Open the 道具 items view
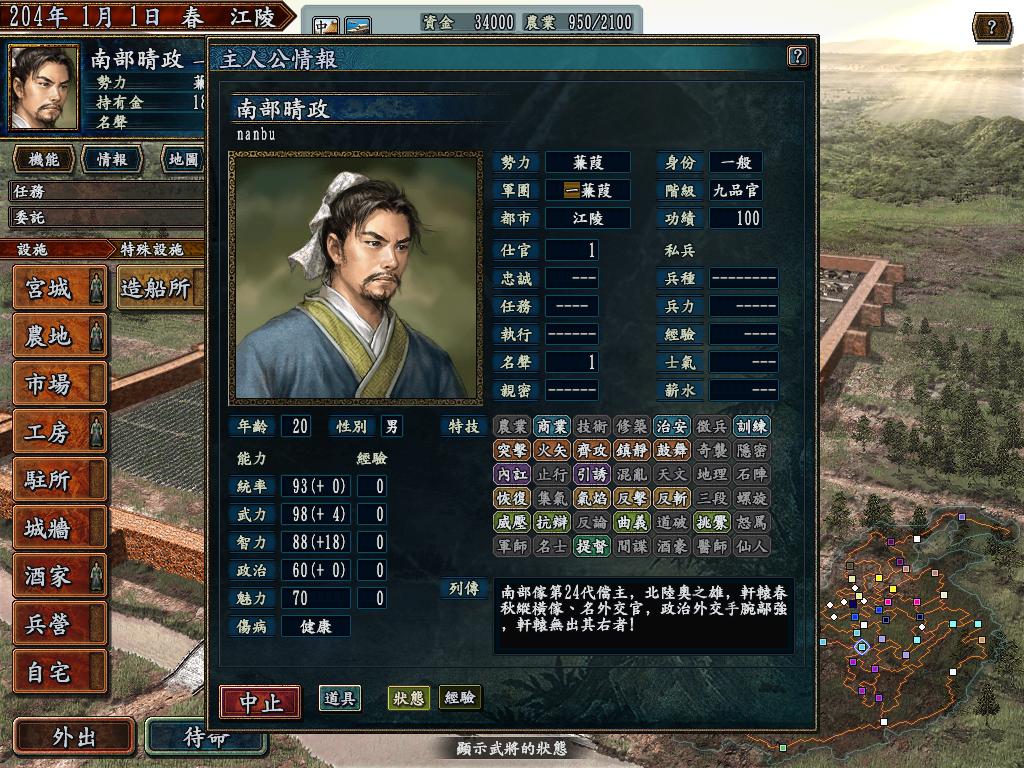Viewport: 1024px width, 768px height. [x=339, y=698]
